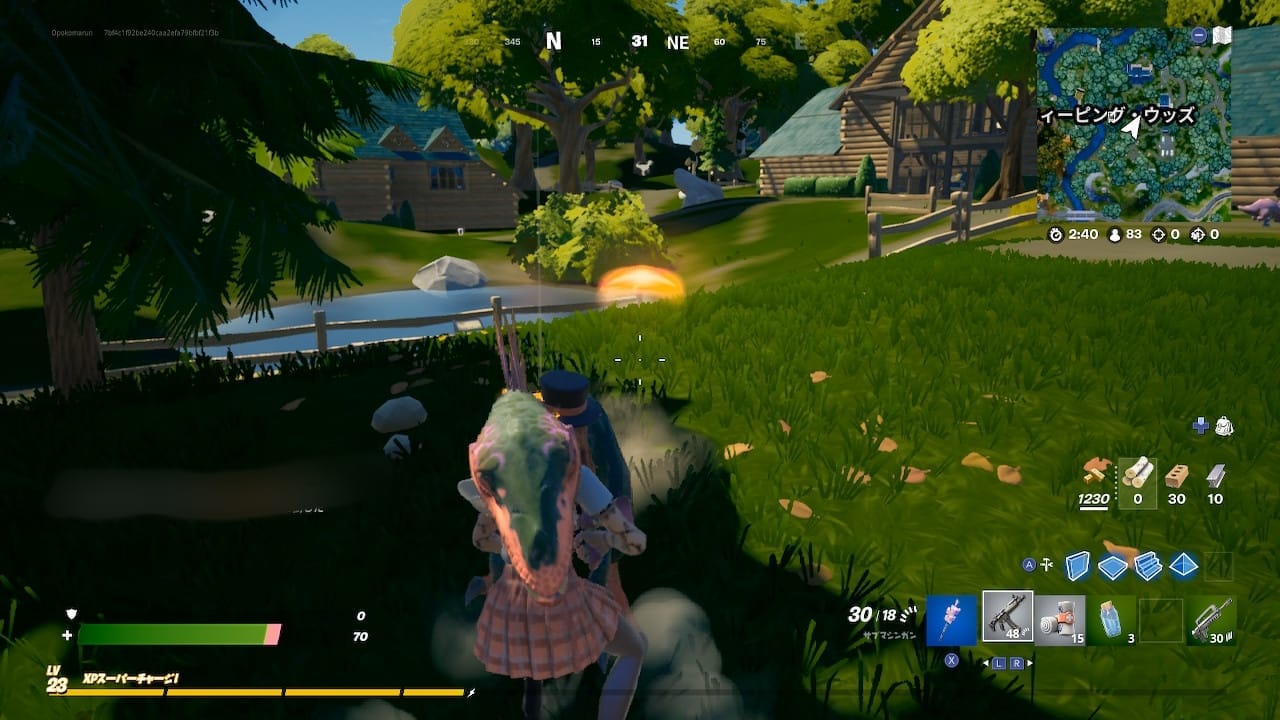
Task: Click the gold bars counter icon
Action: pos(1097,474)
